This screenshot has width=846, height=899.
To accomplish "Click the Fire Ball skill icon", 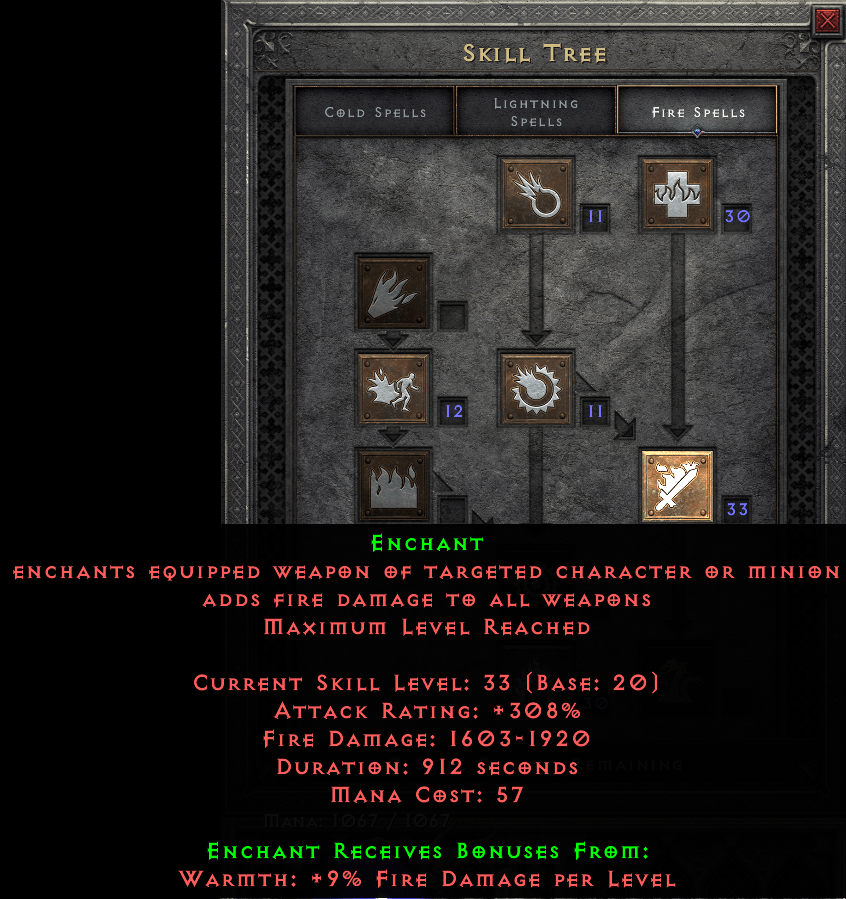I will (536, 388).
